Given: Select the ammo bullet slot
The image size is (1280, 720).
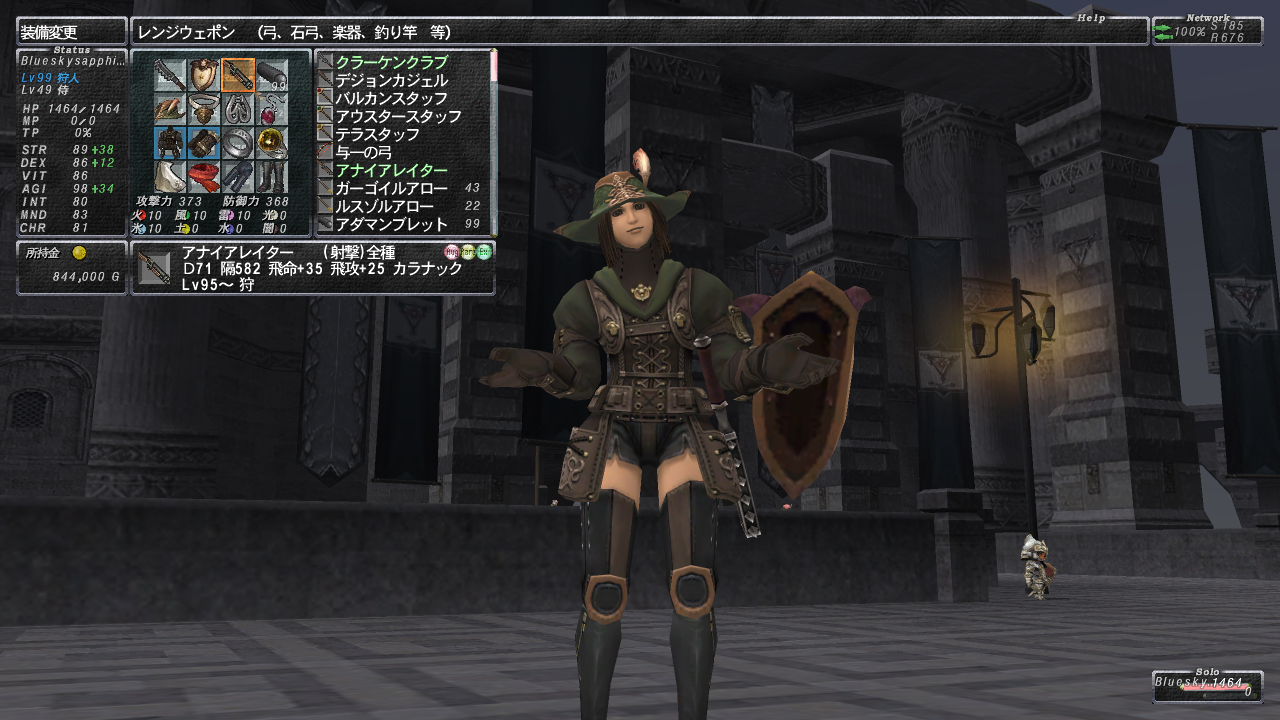Looking at the screenshot, I should point(271,75).
